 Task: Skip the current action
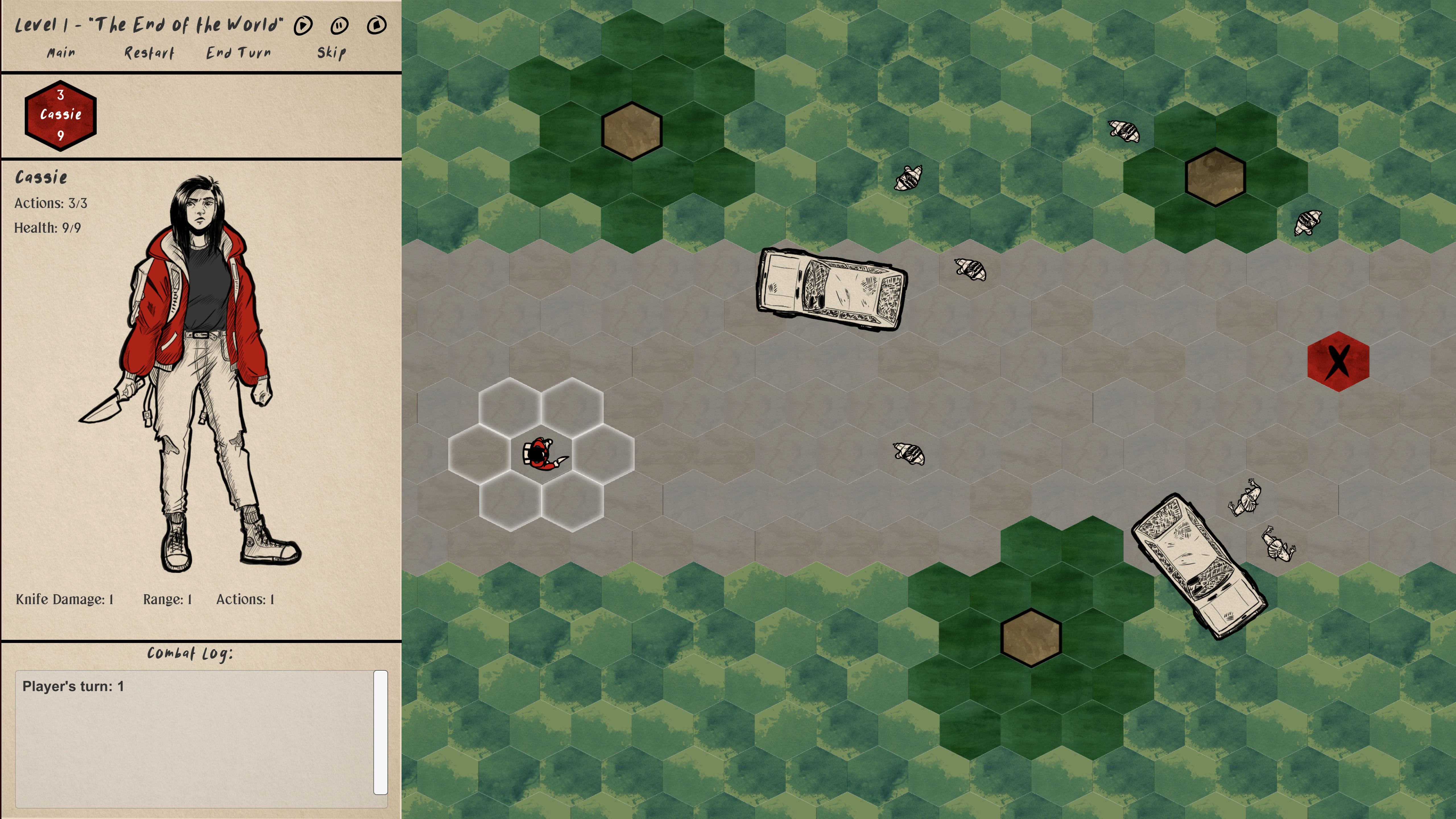click(328, 52)
